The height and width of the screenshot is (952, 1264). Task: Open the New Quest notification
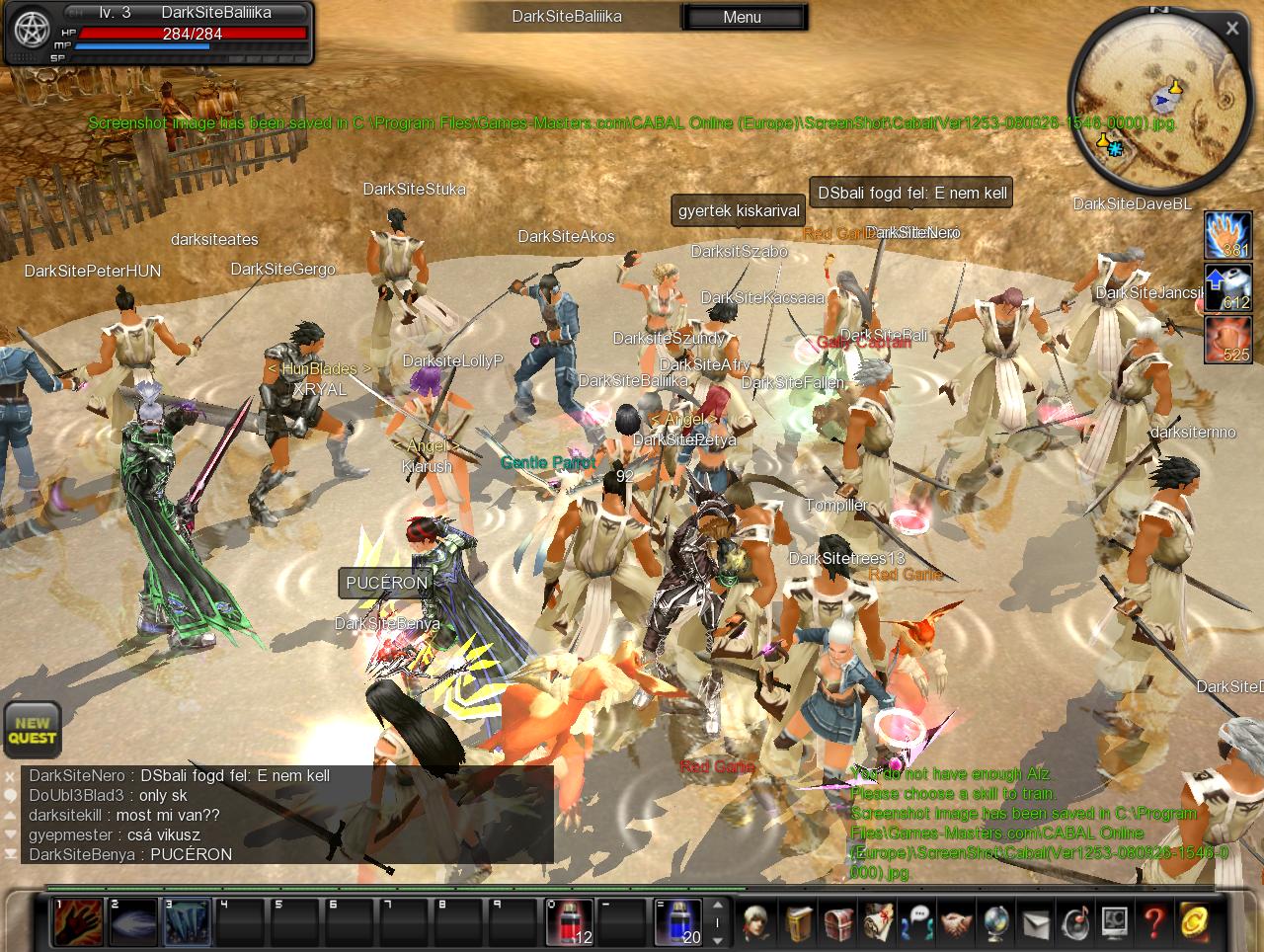[33, 731]
